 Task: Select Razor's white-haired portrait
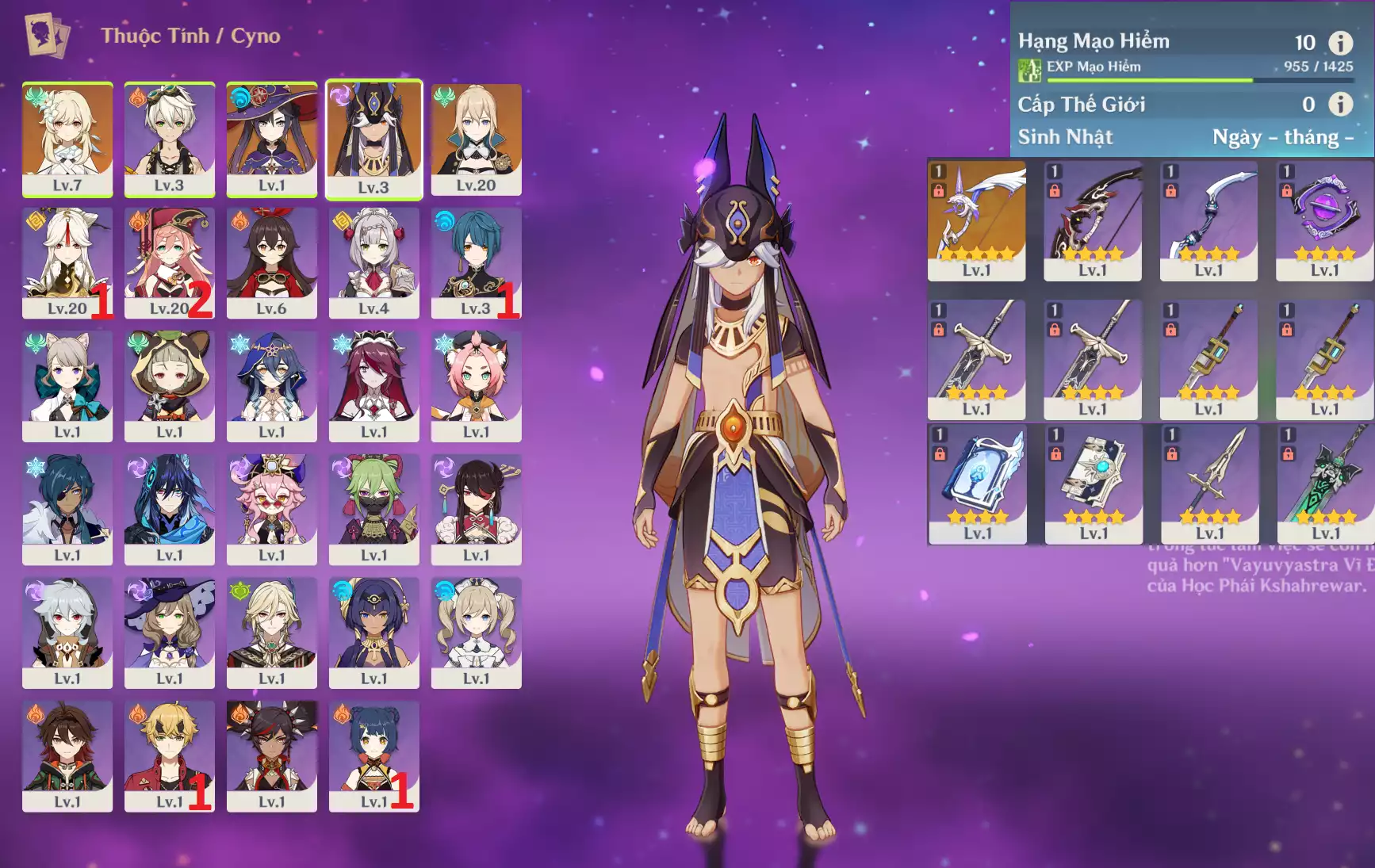click(67, 632)
